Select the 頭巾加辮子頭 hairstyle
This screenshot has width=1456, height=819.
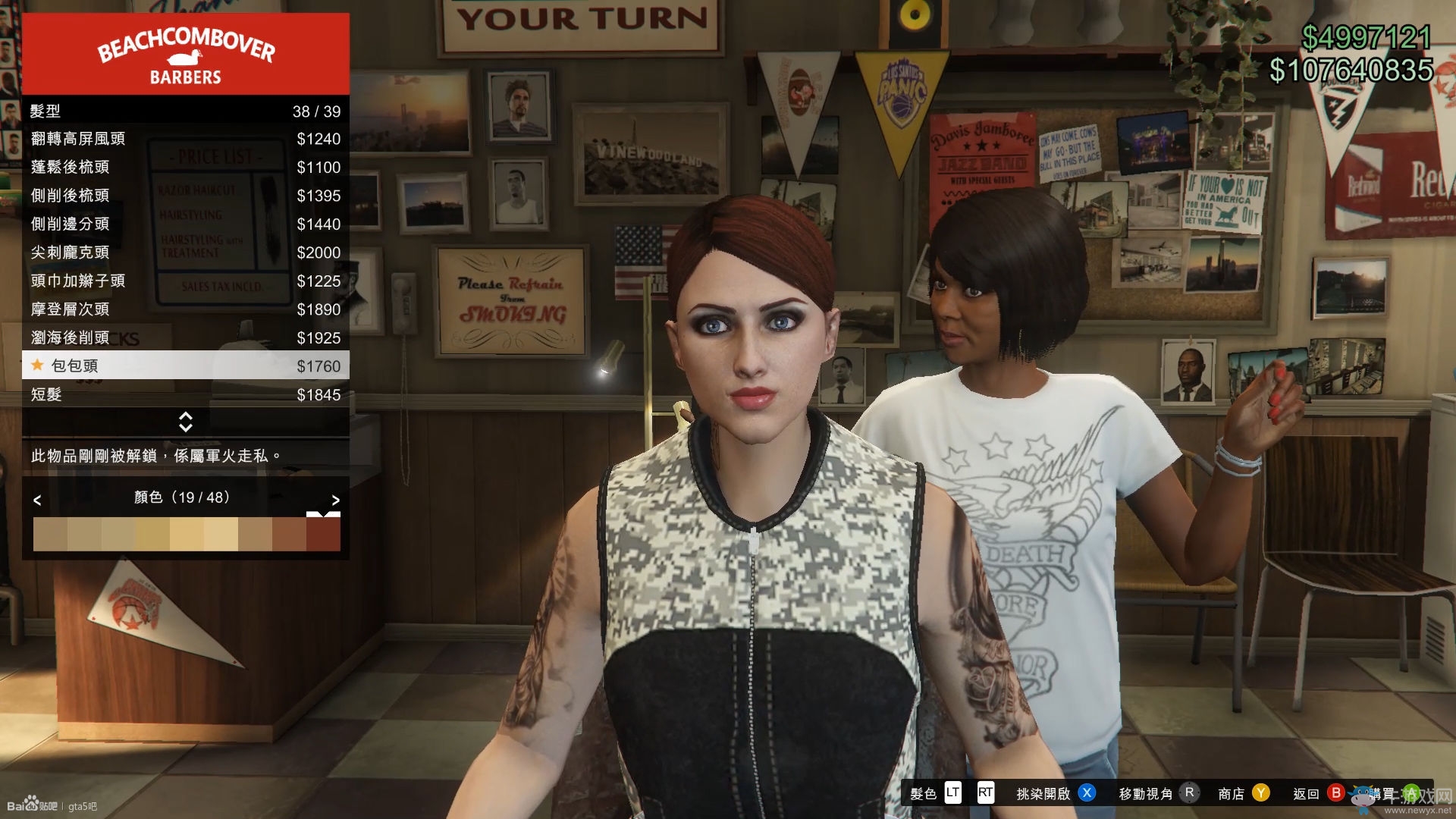click(x=186, y=281)
